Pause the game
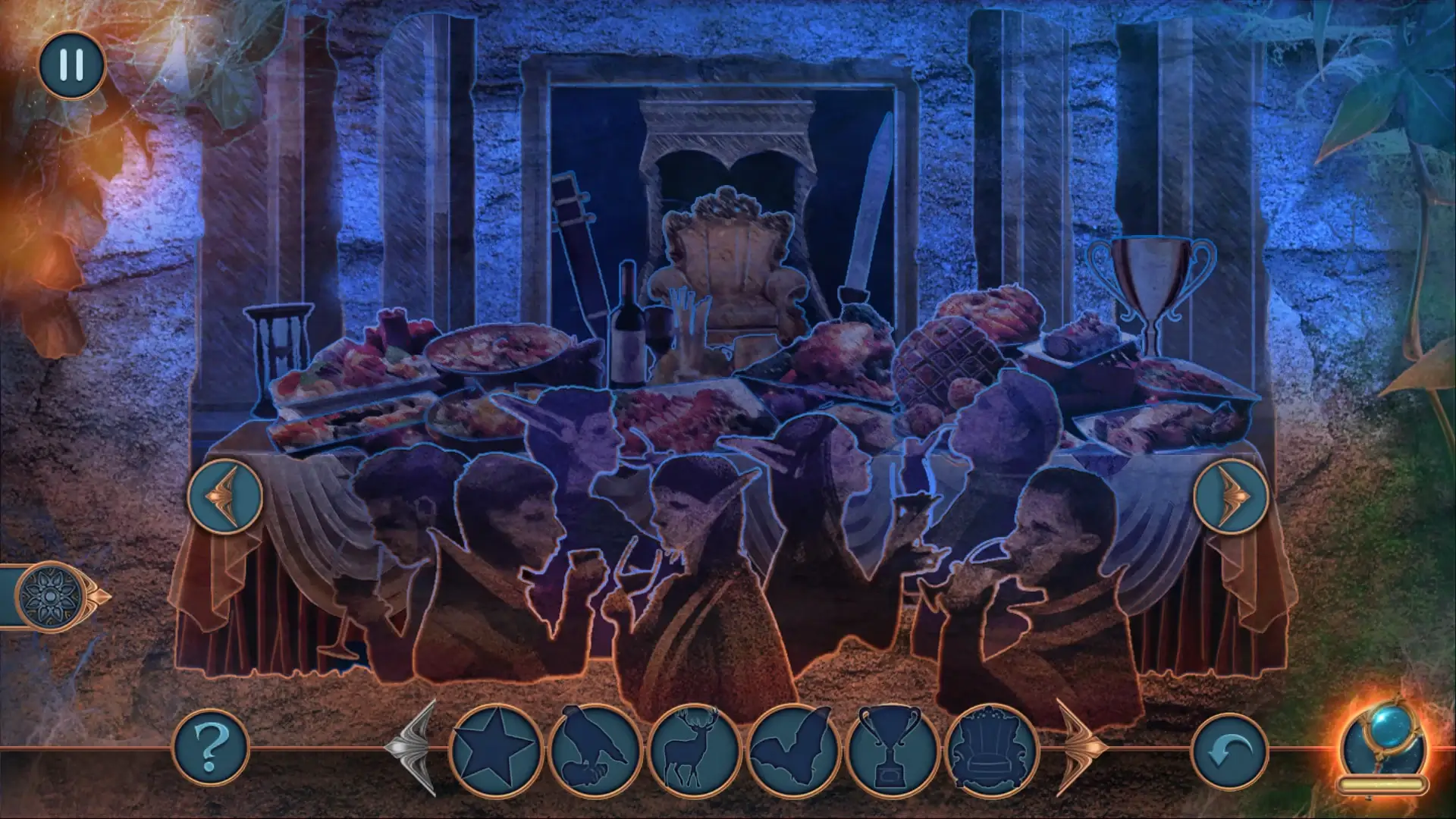 click(71, 64)
